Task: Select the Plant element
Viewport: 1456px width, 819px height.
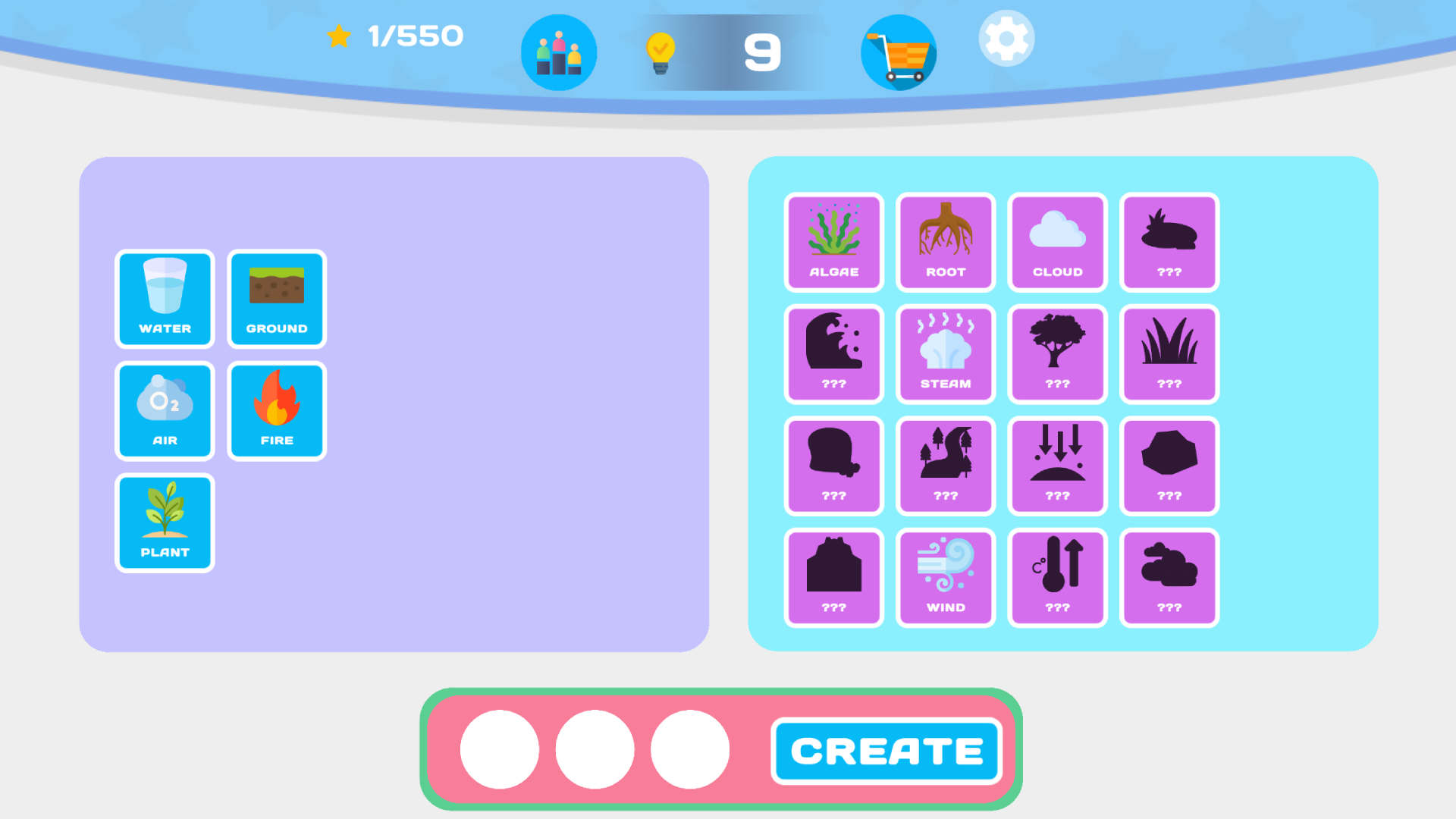Action: click(165, 522)
